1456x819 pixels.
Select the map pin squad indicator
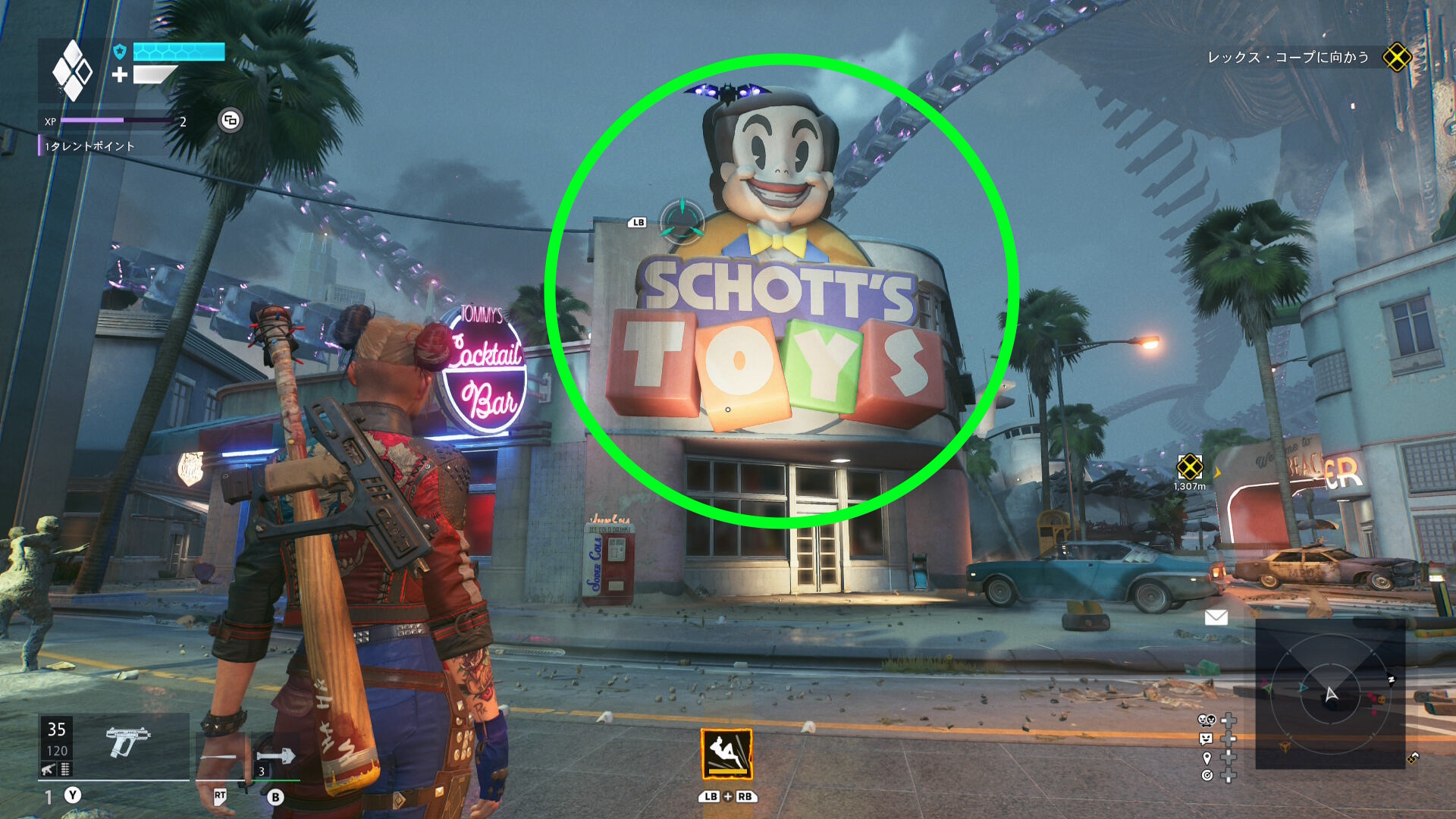[x=1207, y=758]
